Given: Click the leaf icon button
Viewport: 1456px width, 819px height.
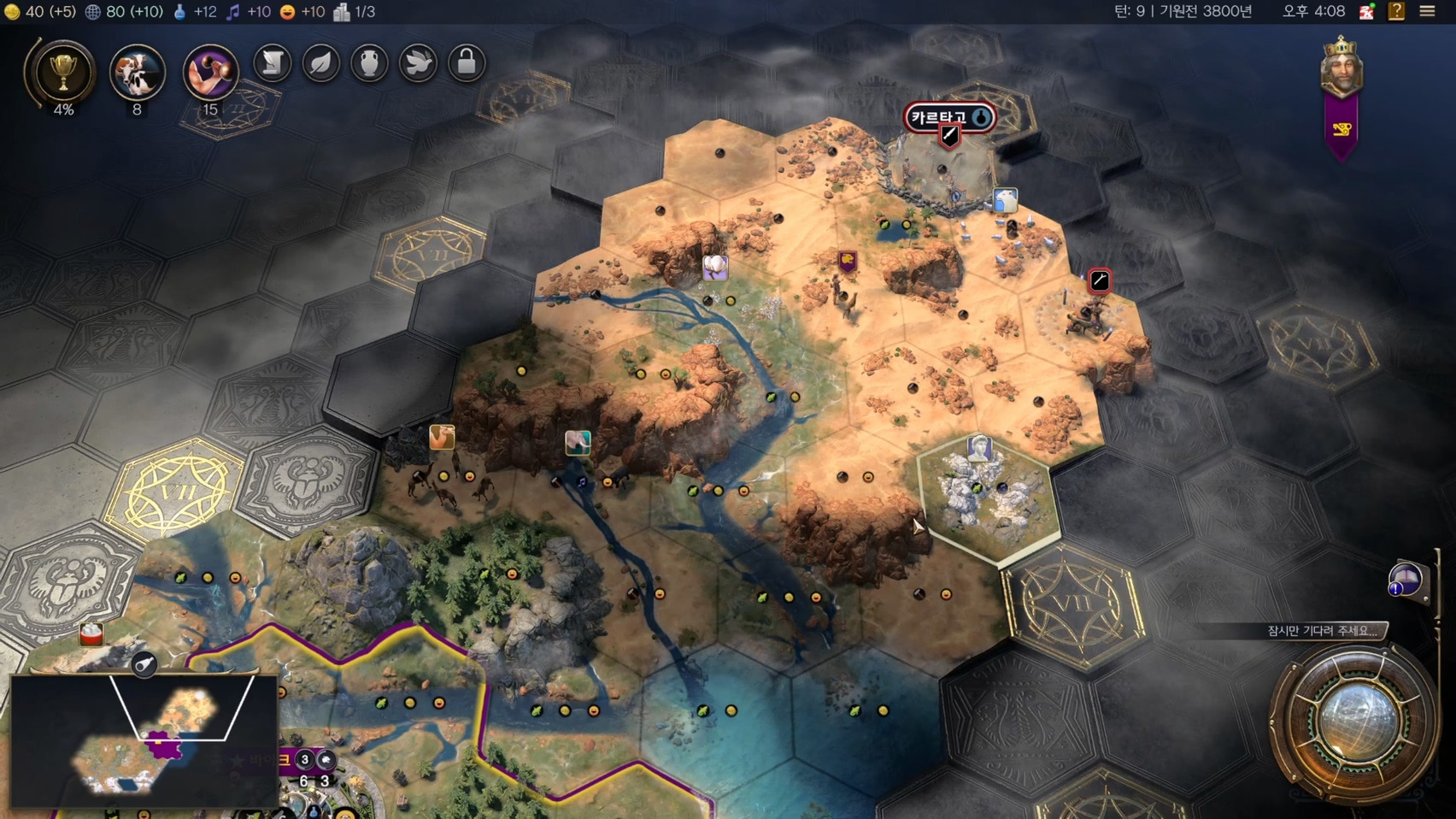Looking at the screenshot, I should 321,62.
